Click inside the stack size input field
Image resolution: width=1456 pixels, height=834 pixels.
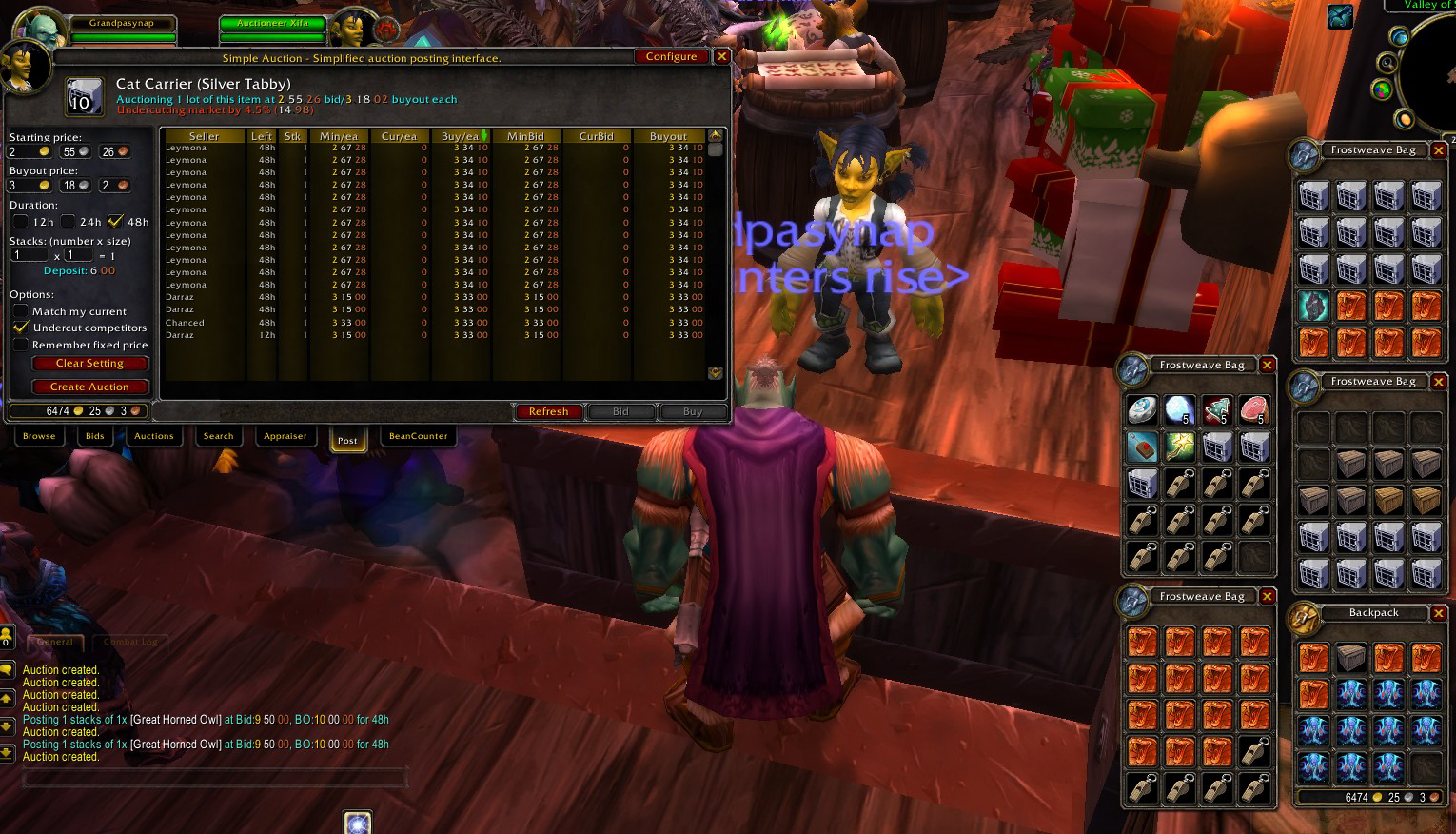tap(77, 255)
